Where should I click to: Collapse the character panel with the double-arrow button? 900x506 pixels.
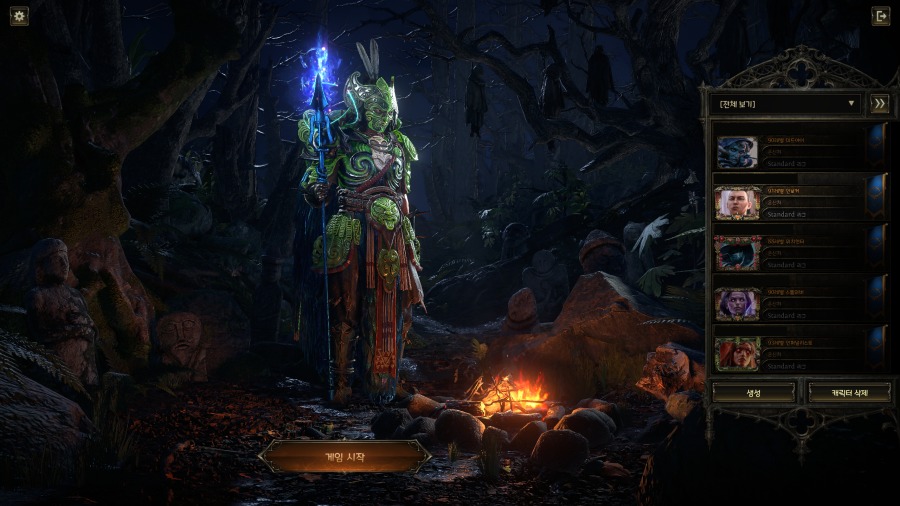pos(879,103)
